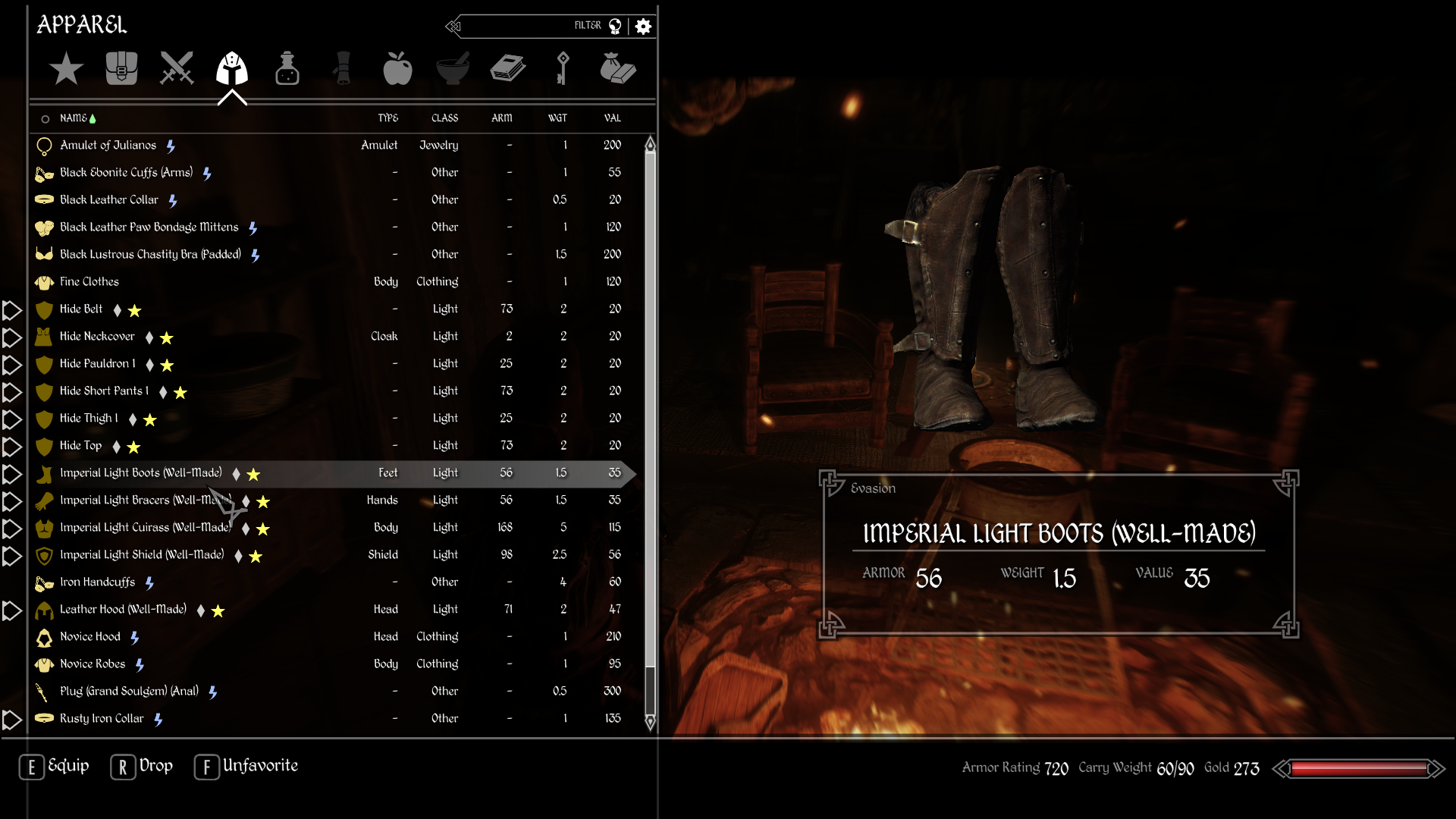Switch to the Apparel helmet tab
Viewport: 1456px width, 819px height.
(232, 68)
